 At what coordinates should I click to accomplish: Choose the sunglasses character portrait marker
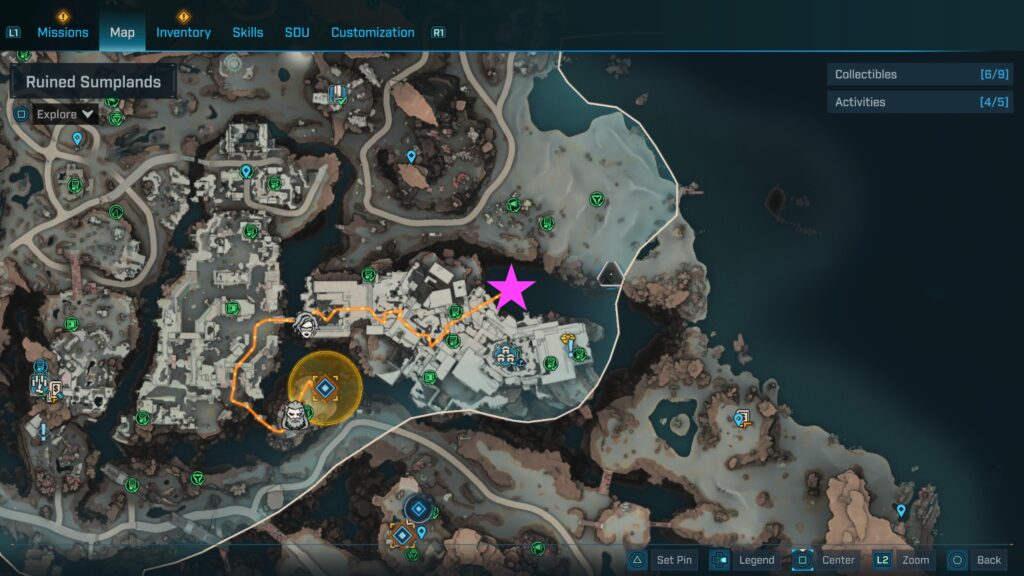click(x=307, y=324)
